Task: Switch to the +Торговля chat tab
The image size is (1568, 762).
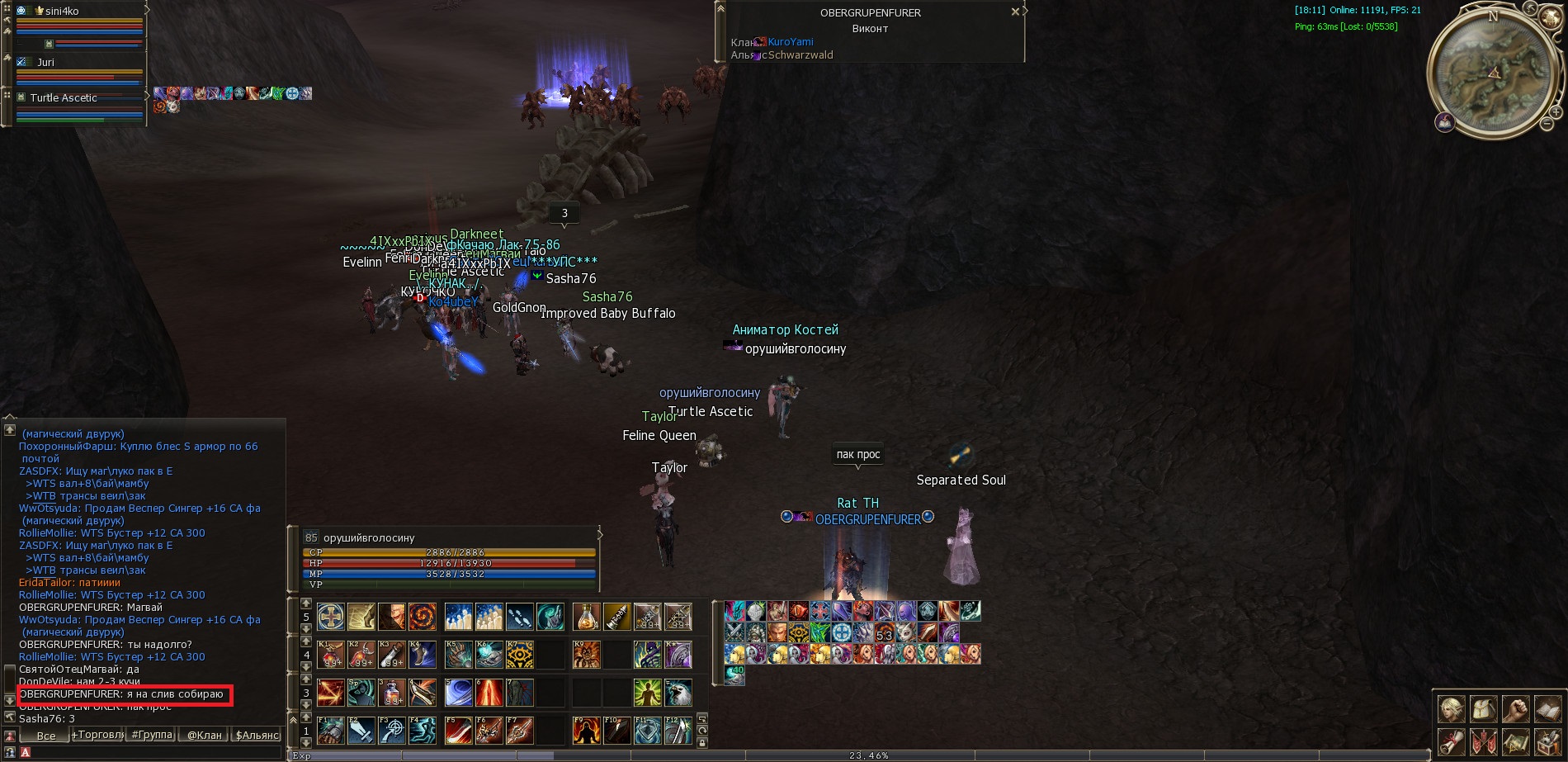Action: tap(97, 735)
